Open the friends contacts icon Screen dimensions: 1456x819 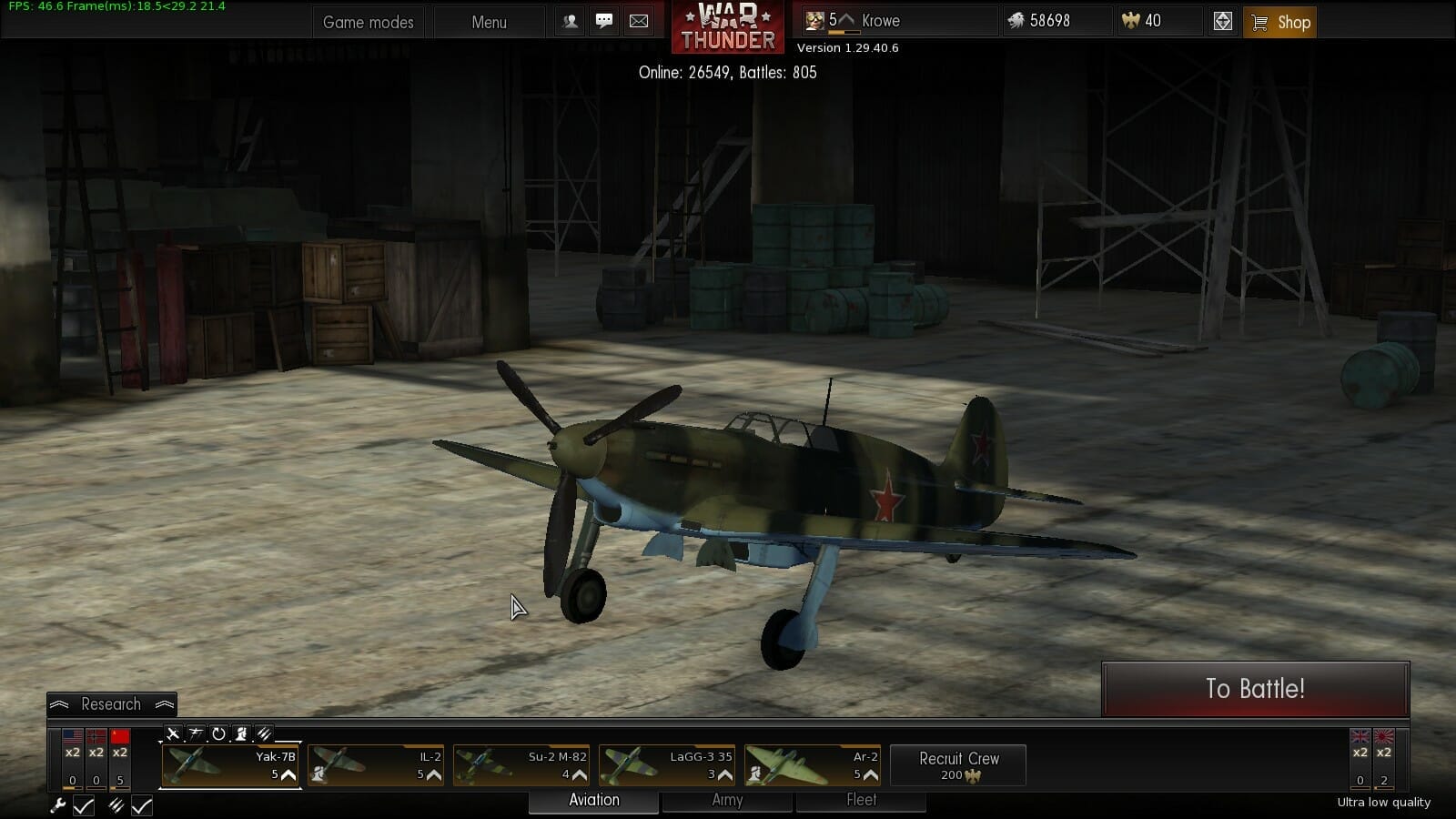571,21
